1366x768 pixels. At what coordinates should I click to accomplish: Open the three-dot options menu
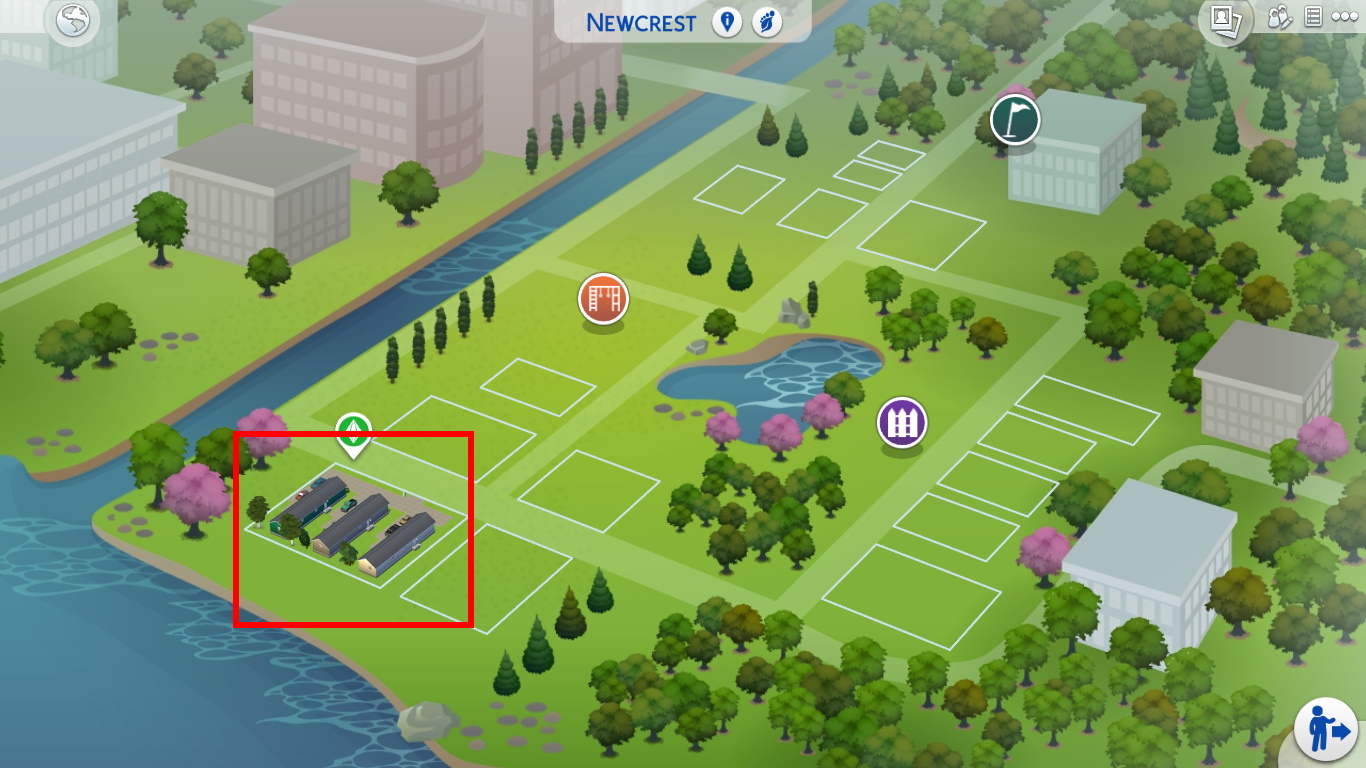[1344, 18]
